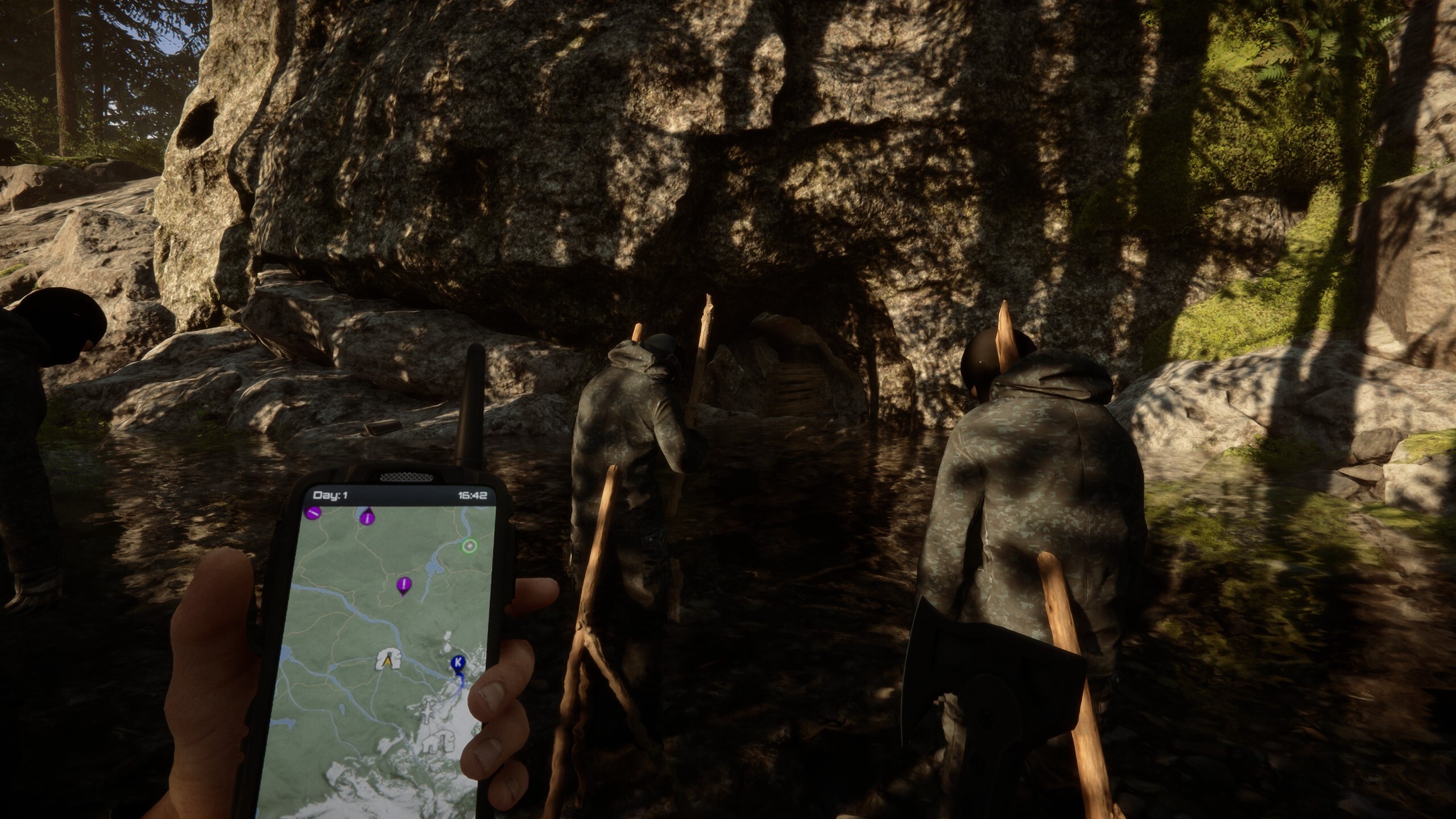The image size is (1456, 819).
Task: Click the green circular locator beacon on the map
Action: coord(469,545)
